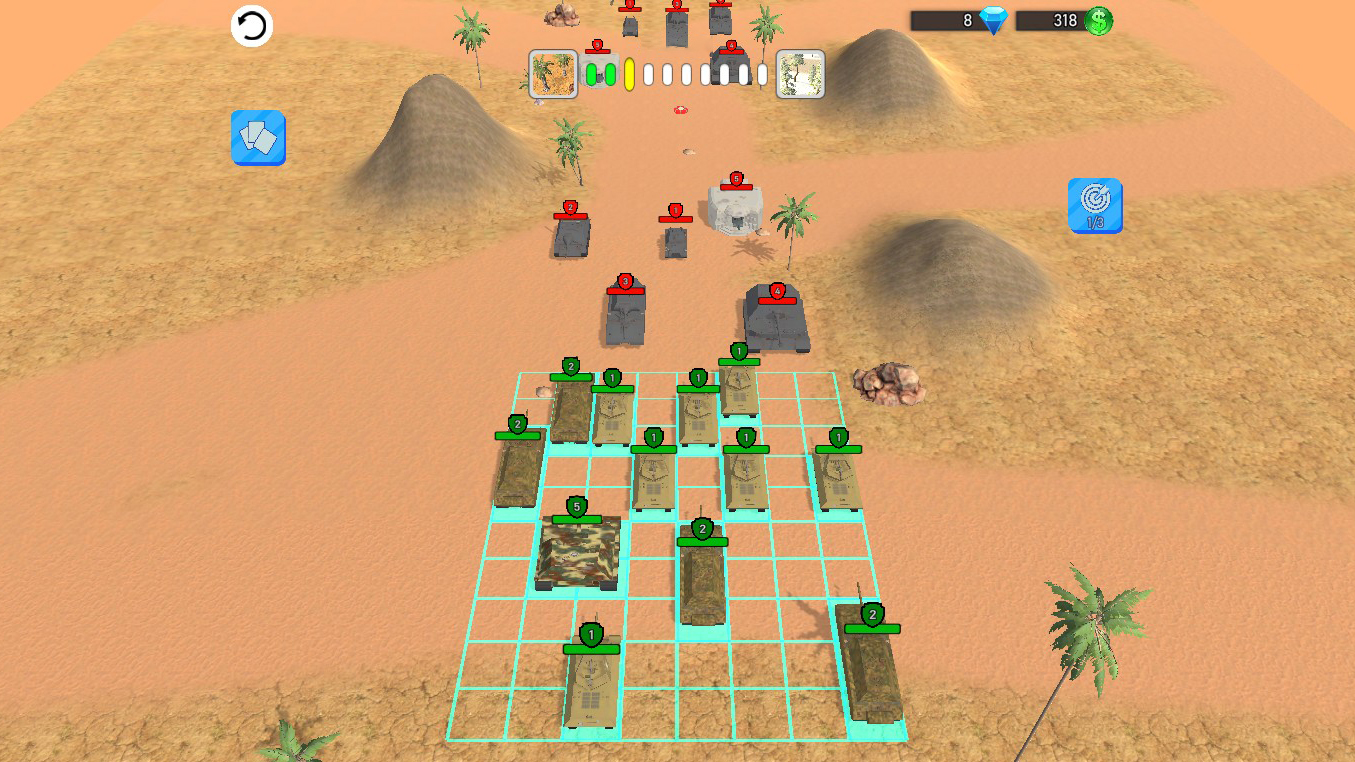The image size is (1355, 762).
Task: Open the blue card deck panel
Action: (258, 138)
